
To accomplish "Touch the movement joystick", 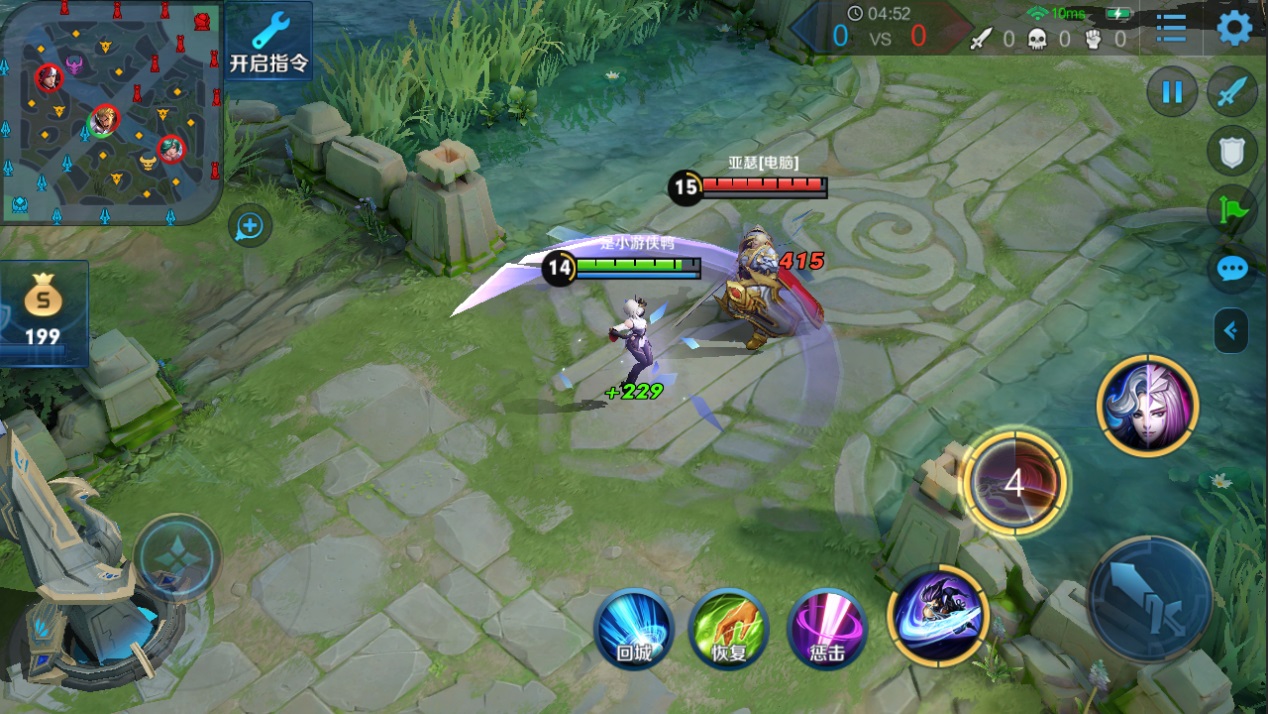I will point(177,558).
